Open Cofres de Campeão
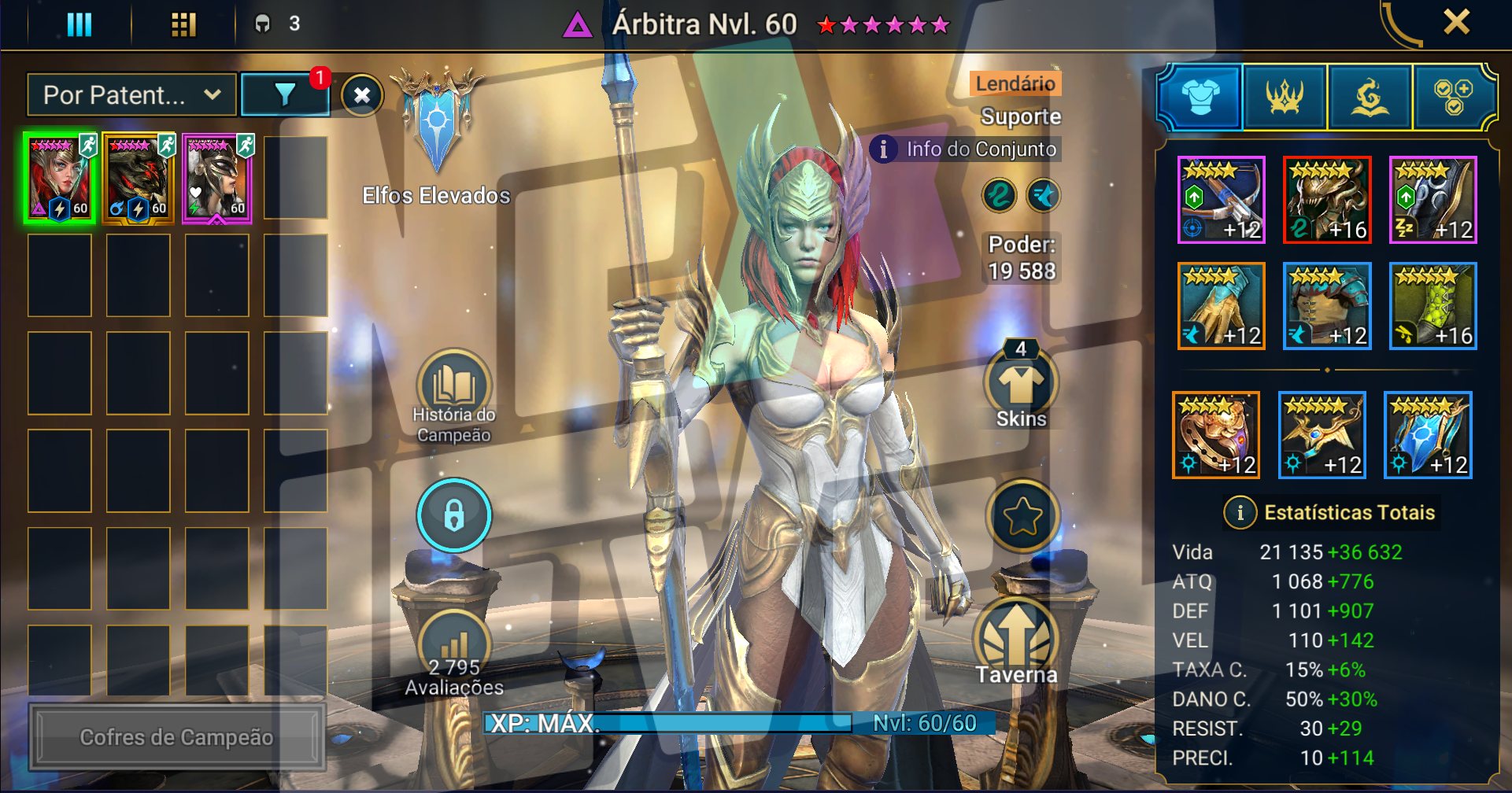 pyautogui.click(x=177, y=737)
